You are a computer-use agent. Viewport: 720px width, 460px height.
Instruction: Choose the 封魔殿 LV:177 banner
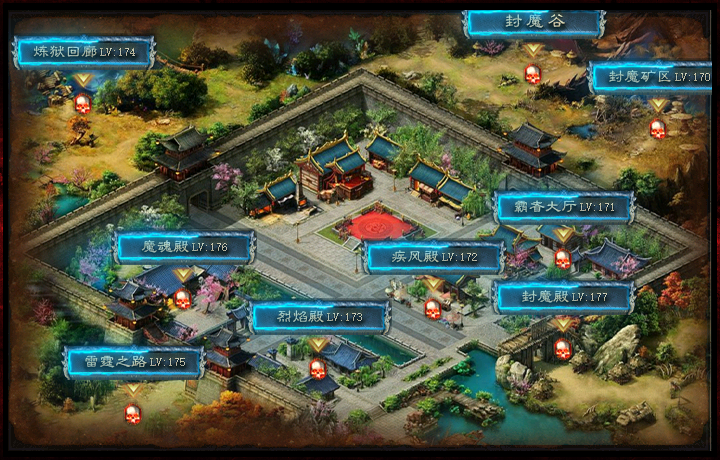[564, 297]
